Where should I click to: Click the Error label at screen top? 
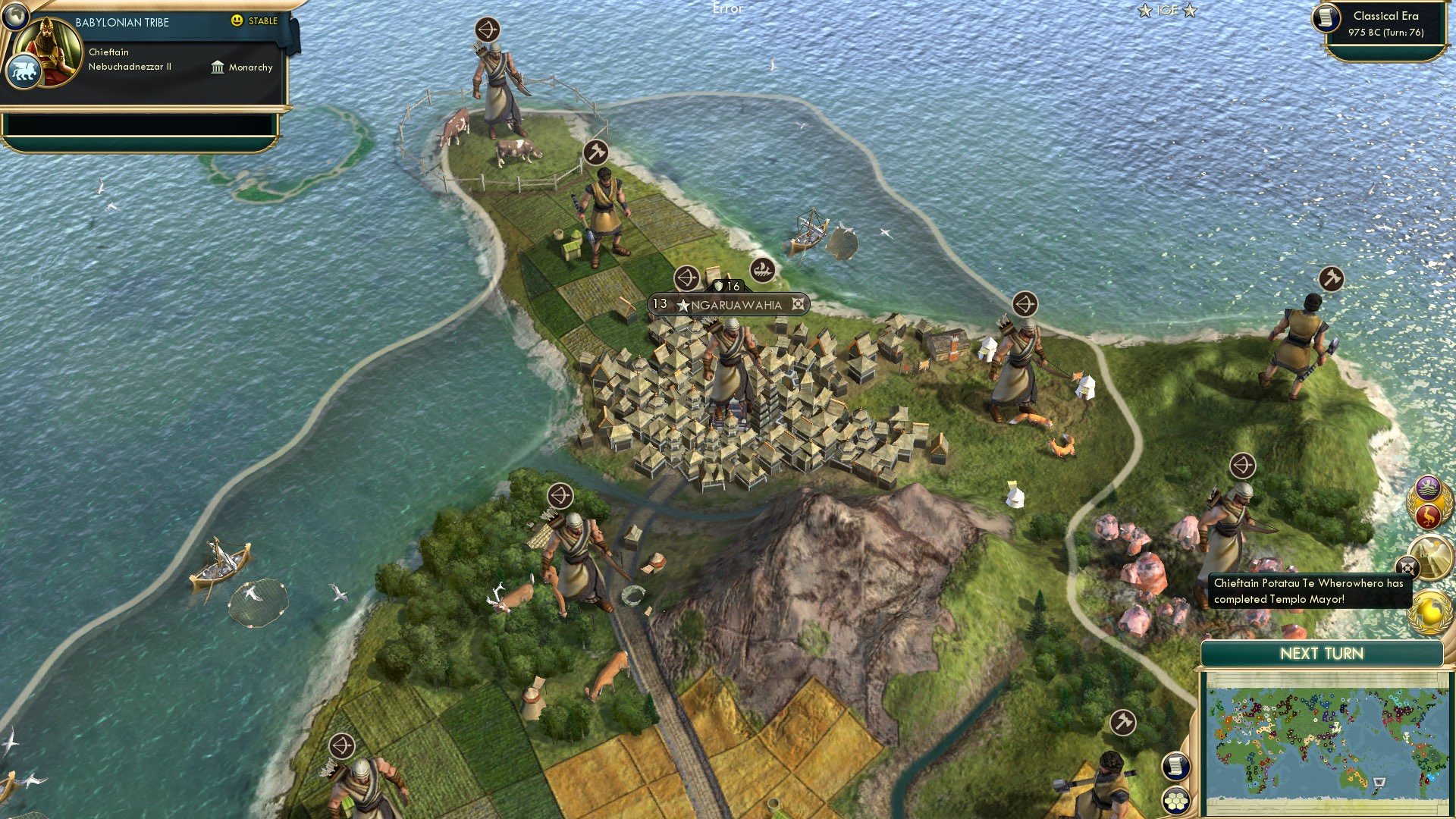[x=727, y=10]
